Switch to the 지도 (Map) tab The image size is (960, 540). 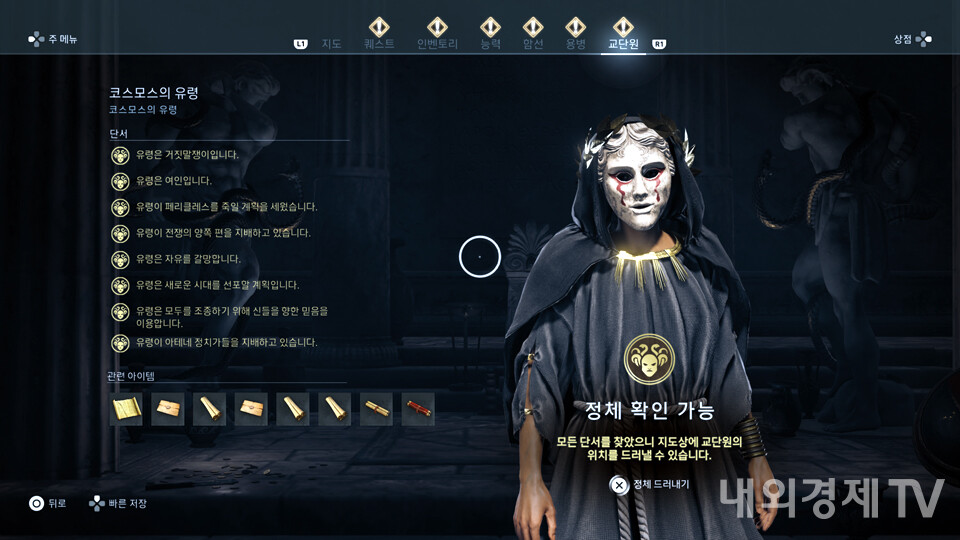click(x=332, y=44)
